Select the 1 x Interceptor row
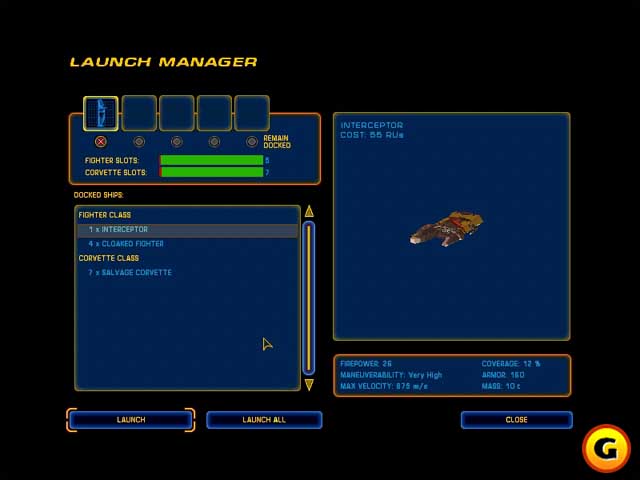The image size is (640, 480). click(x=187, y=230)
